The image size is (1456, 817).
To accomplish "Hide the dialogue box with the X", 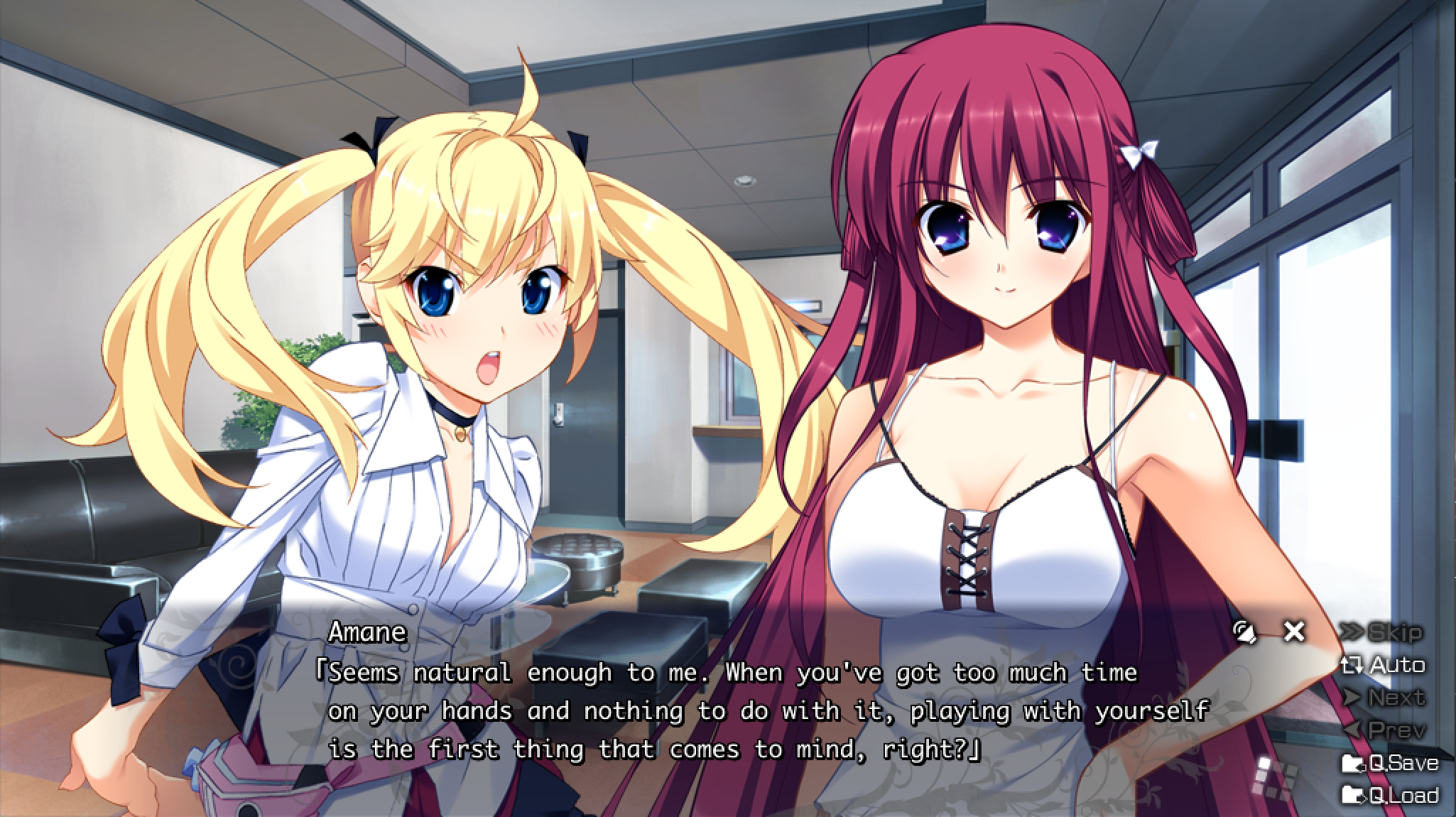I will pos(1294,631).
